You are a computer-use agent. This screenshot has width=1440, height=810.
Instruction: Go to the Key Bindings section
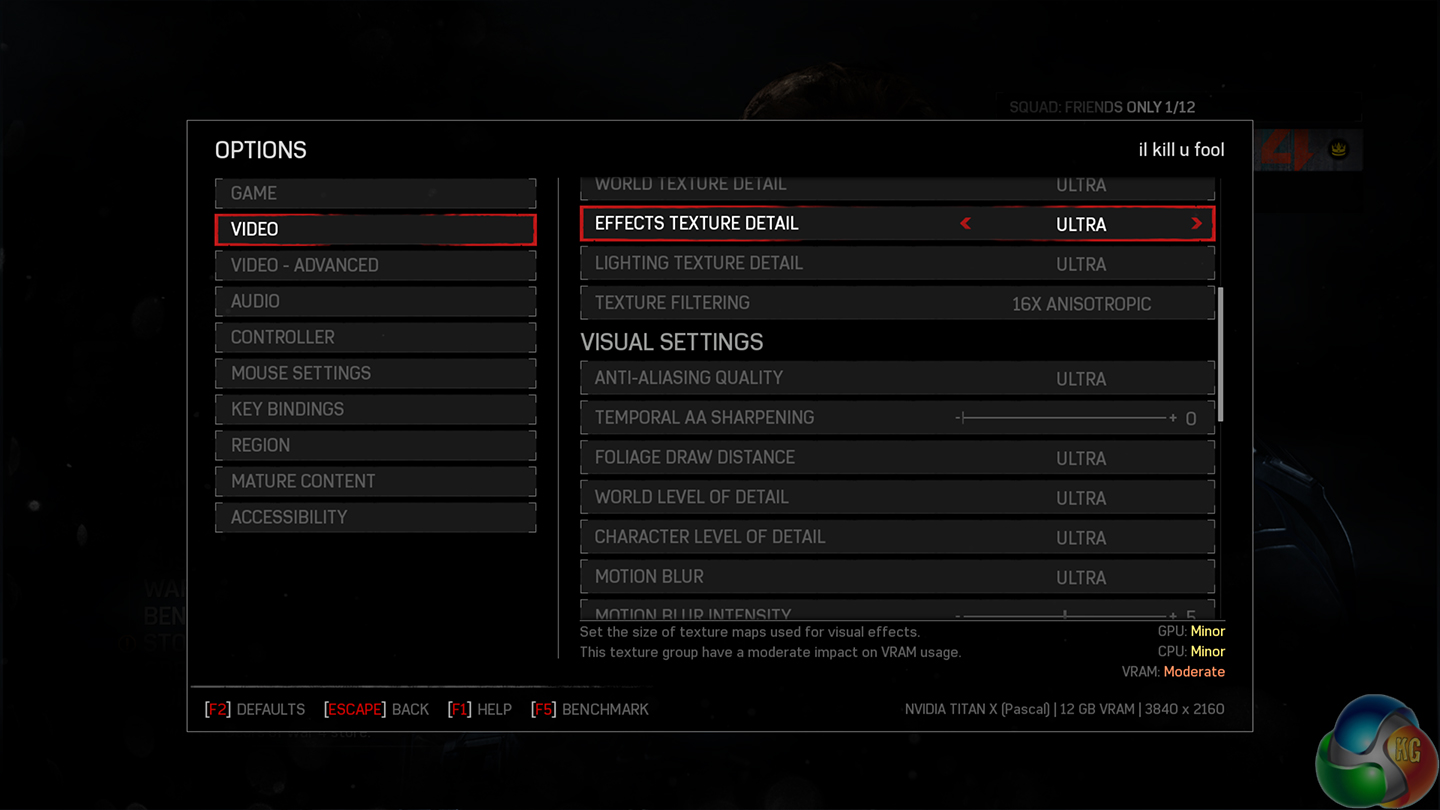(375, 409)
